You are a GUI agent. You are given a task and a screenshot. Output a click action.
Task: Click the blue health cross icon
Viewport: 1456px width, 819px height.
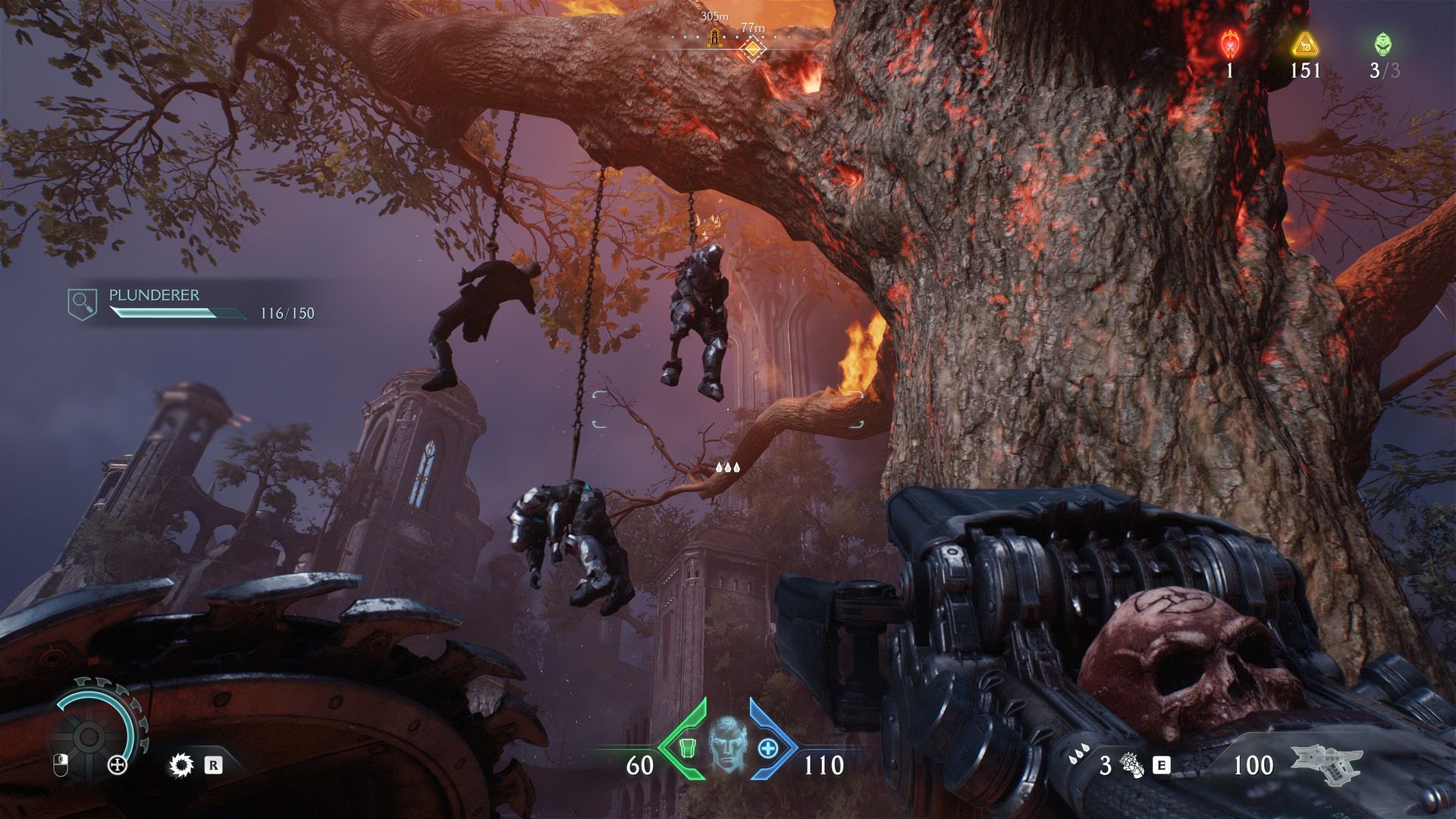click(x=768, y=748)
